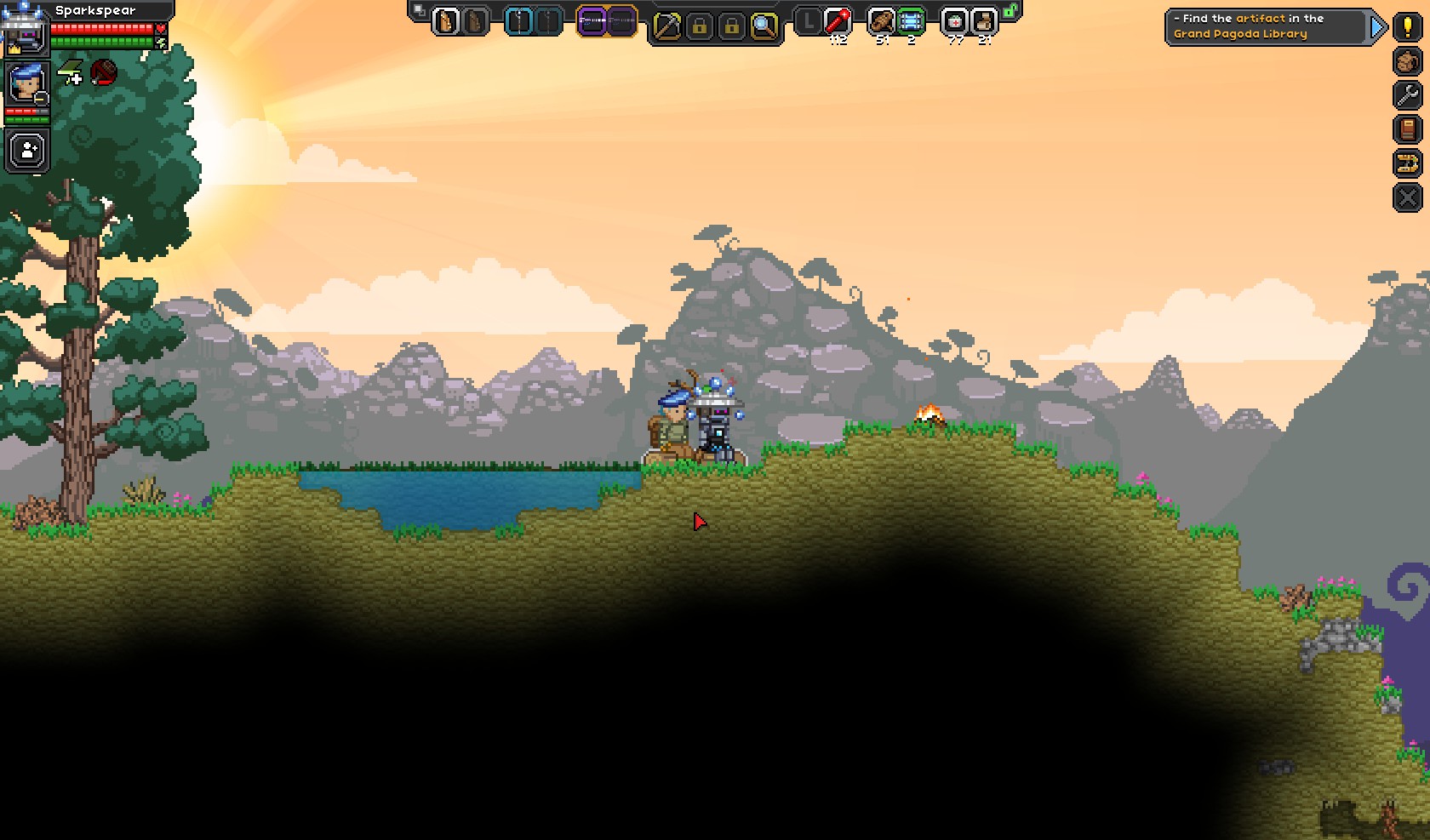The image size is (1430, 840).
Task: Select the red stim item stacked at 112
Action: click(x=838, y=21)
